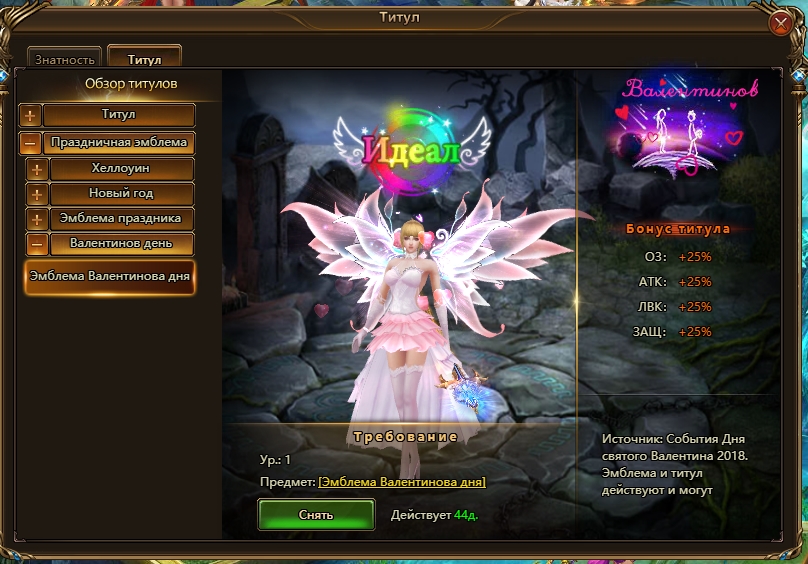Collapse the Валентинов день subcategory
Screen dimensions: 808x564
[37, 244]
